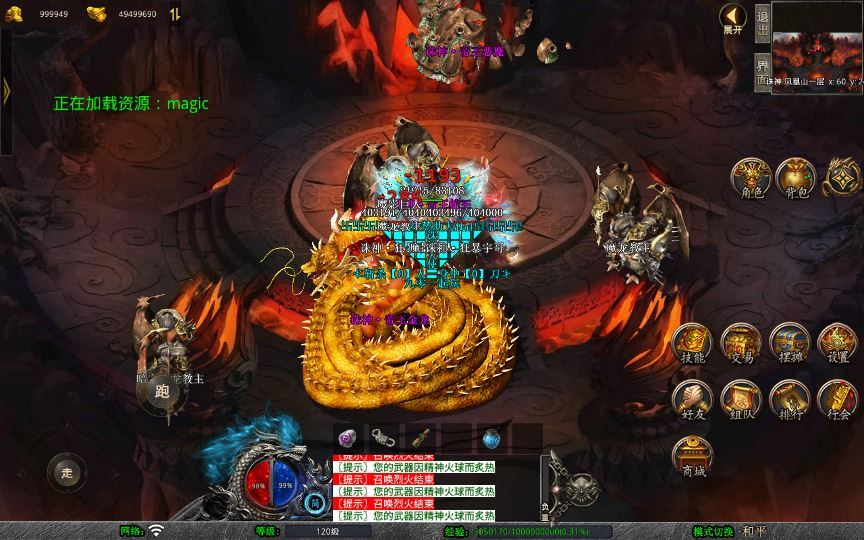Open the 背包 backpack inventory

tap(796, 178)
